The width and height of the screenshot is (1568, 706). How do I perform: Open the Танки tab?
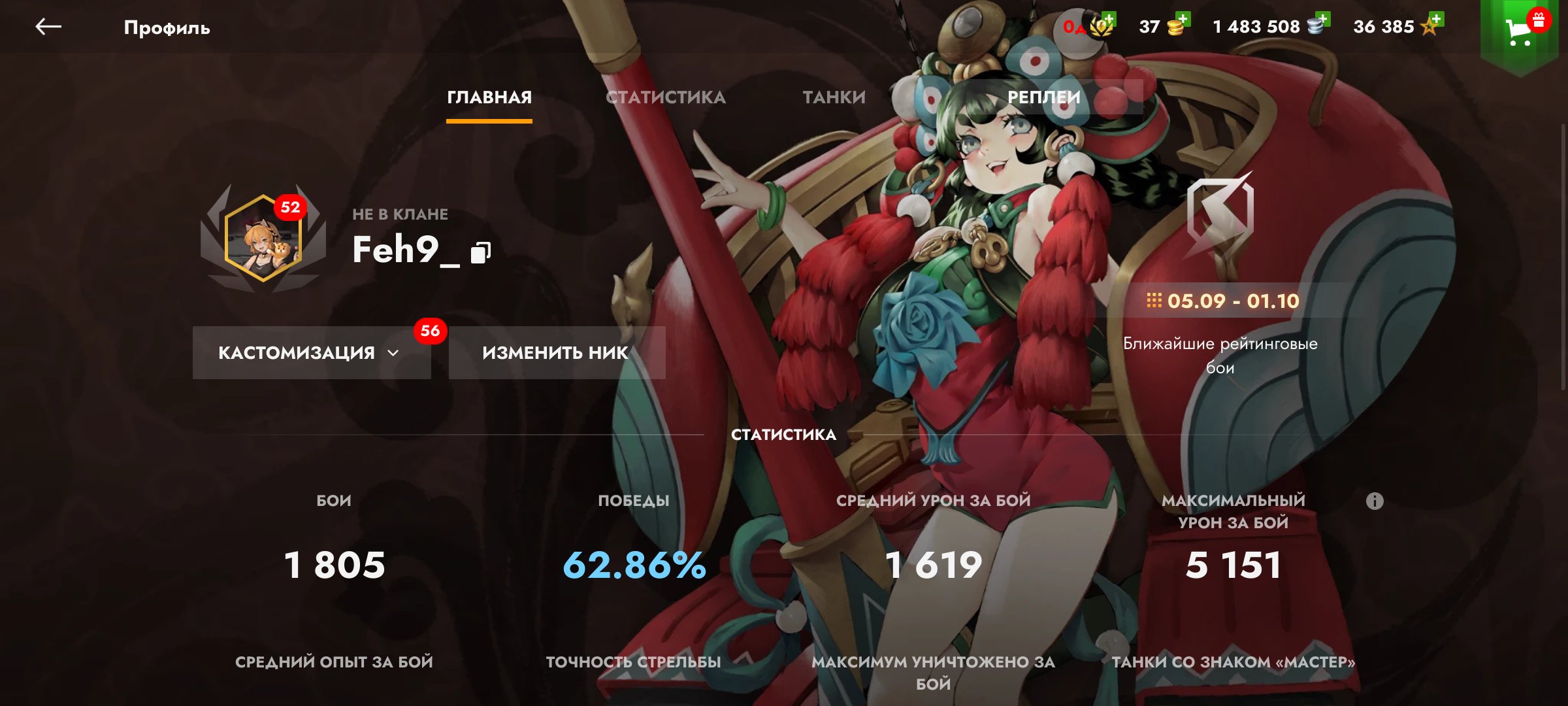834,97
